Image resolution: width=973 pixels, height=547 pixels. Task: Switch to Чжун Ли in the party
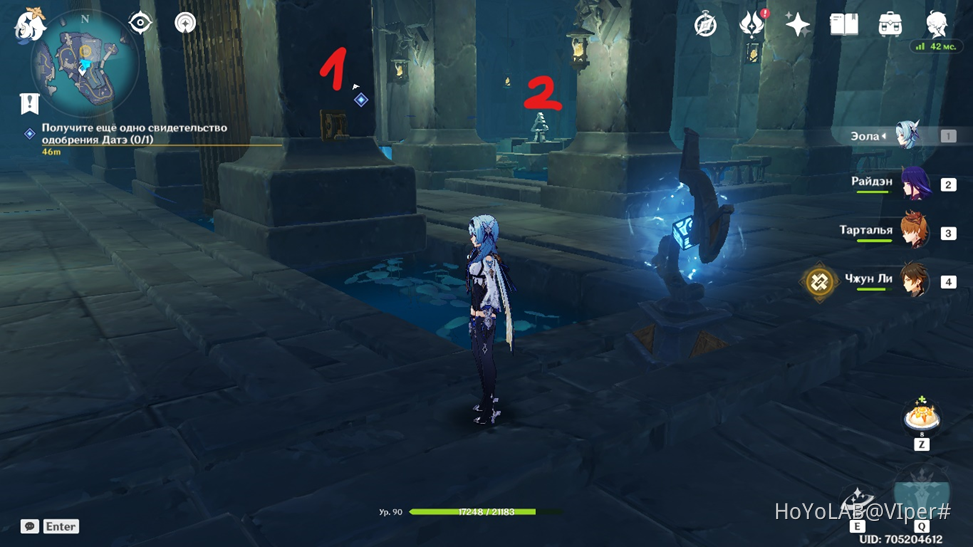913,281
